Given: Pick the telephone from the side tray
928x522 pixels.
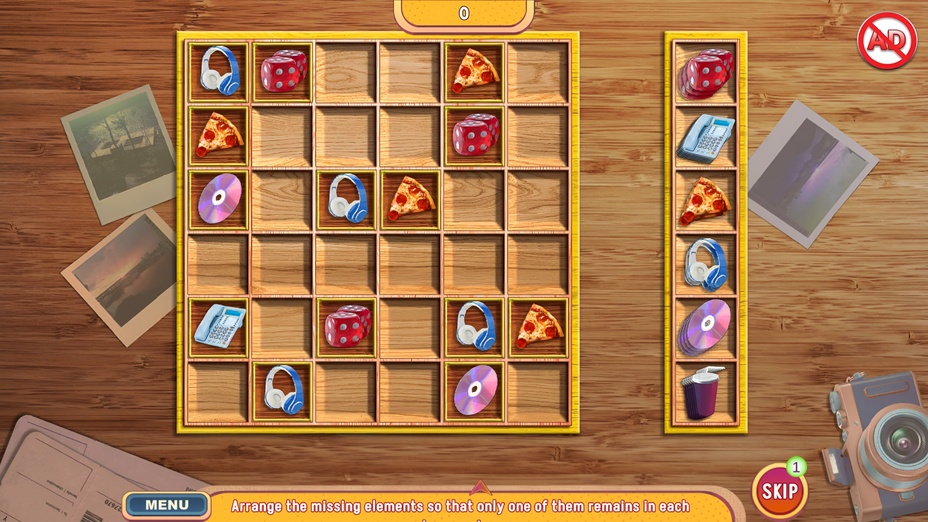Looking at the screenshot, I should (x=706, y=137).
